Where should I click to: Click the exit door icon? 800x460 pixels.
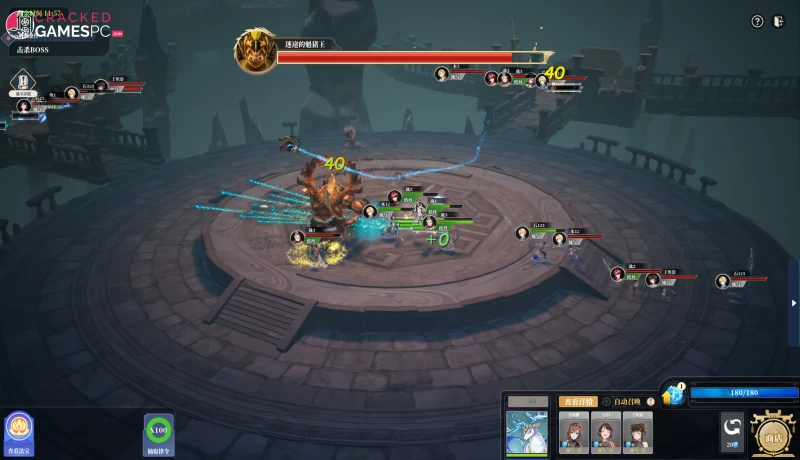point(779,21)
